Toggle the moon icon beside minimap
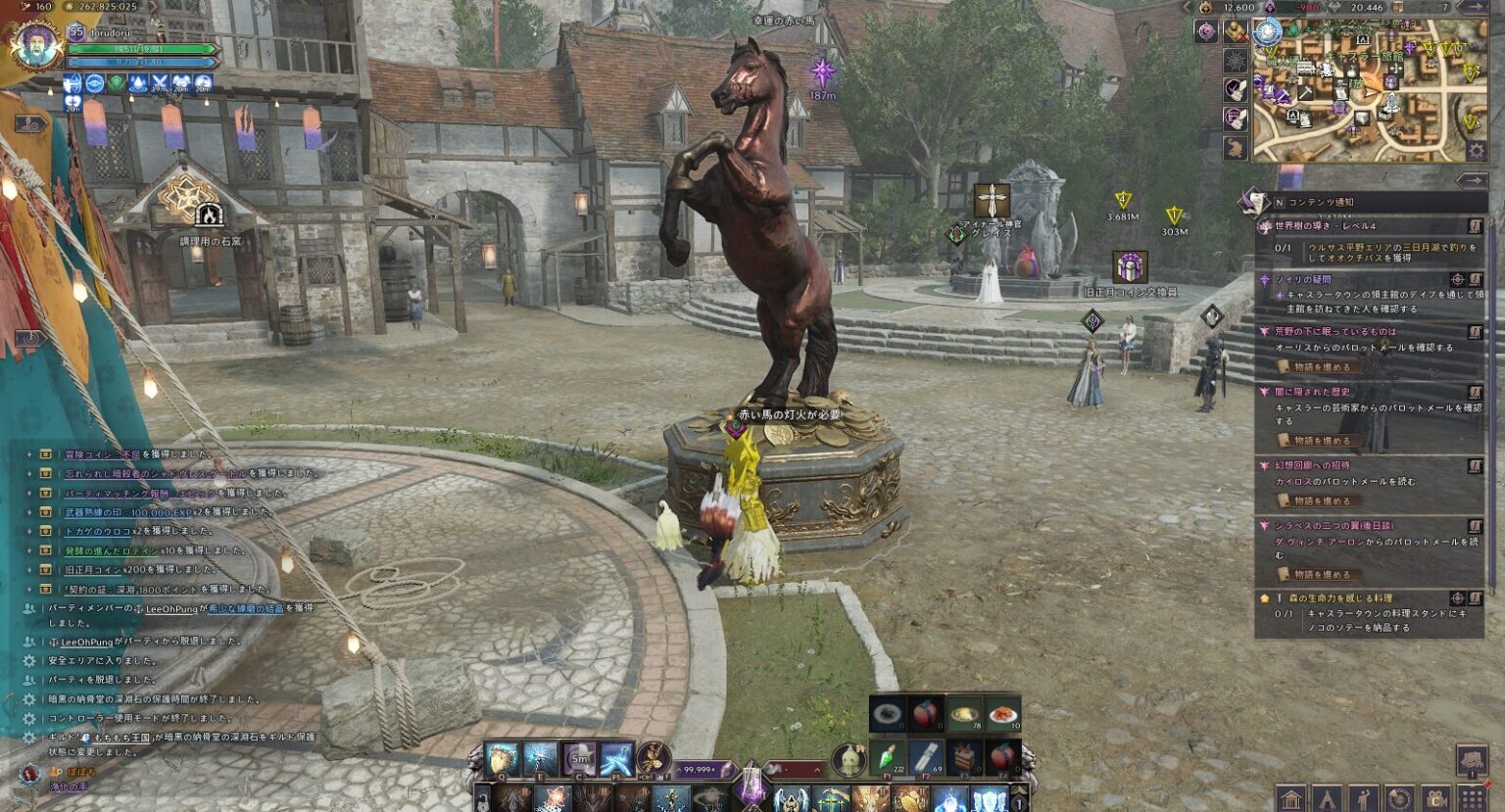This screenshot has width=1505, height=812. coord(1205,31)
